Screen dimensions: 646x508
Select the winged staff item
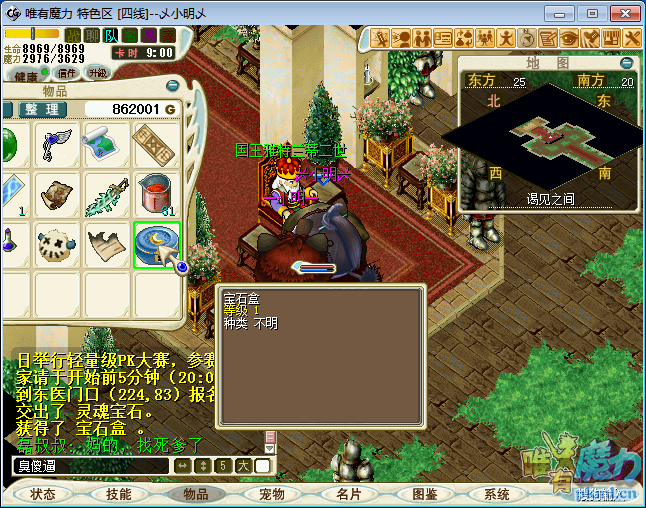coord(57,143)
